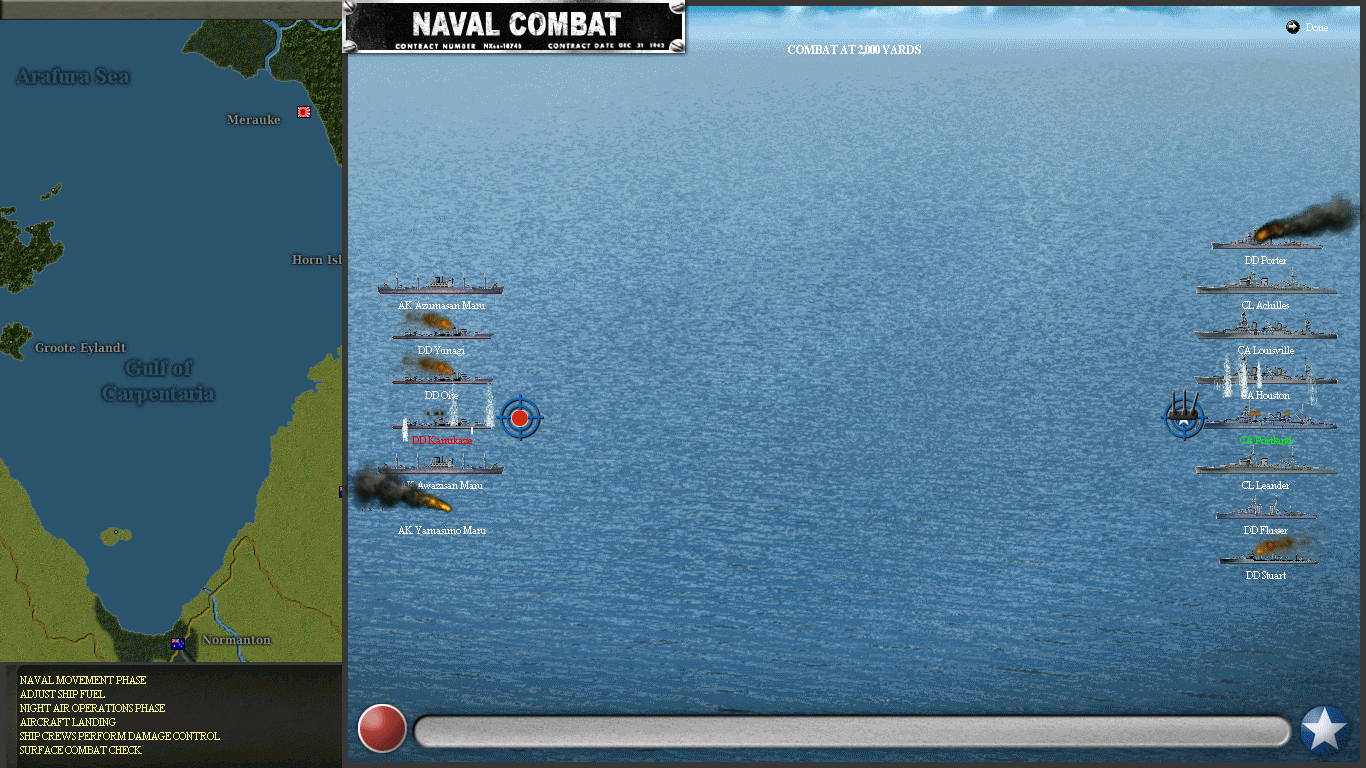Screen dimensions: 1366x768
Task: Click the red targeting reticle near DD Kamikaze
Action: pyautogui.click(x=519, y=418)
